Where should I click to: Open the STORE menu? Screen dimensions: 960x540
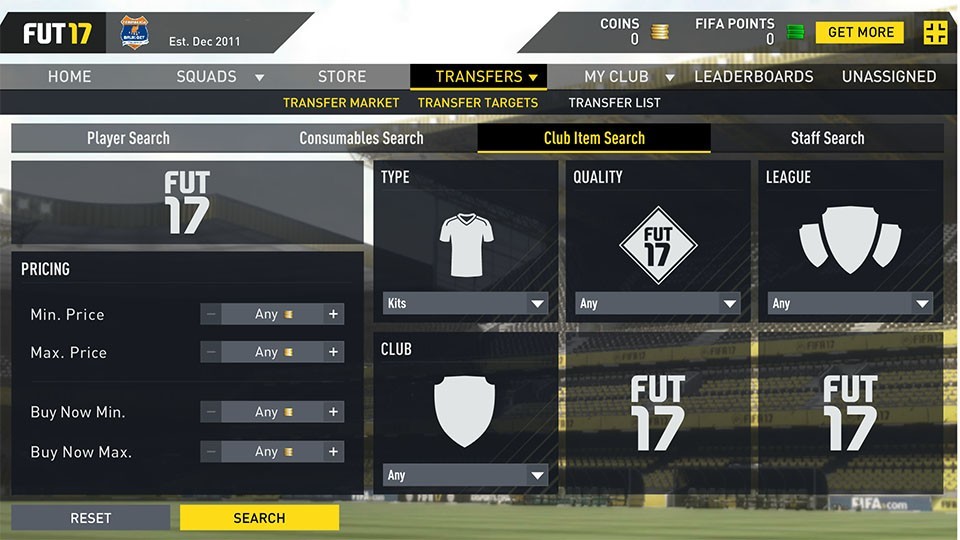tap(342, 77)
